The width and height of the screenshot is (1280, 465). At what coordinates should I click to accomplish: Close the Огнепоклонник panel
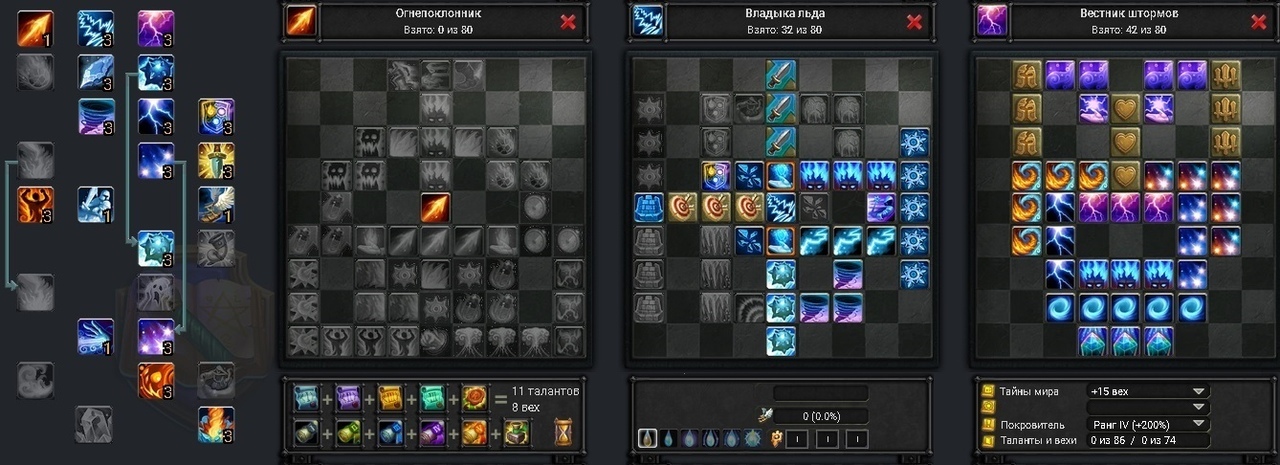(568, 22)
